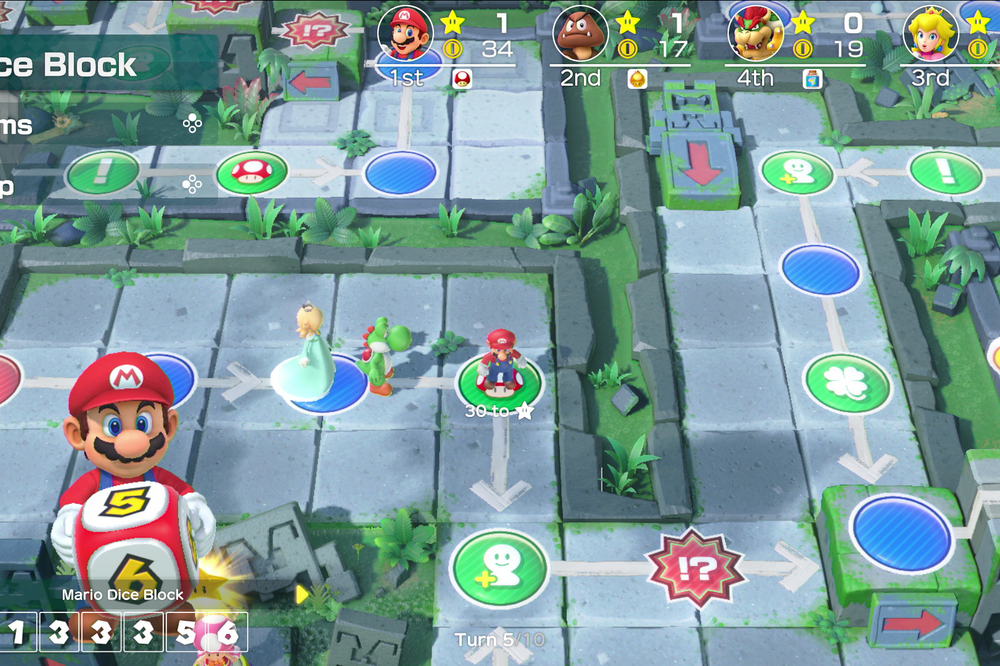Select the 1 face of the dice list
Image resolution: width=1000 pixels, height=666 pixels.
click(x=17, y=632)
